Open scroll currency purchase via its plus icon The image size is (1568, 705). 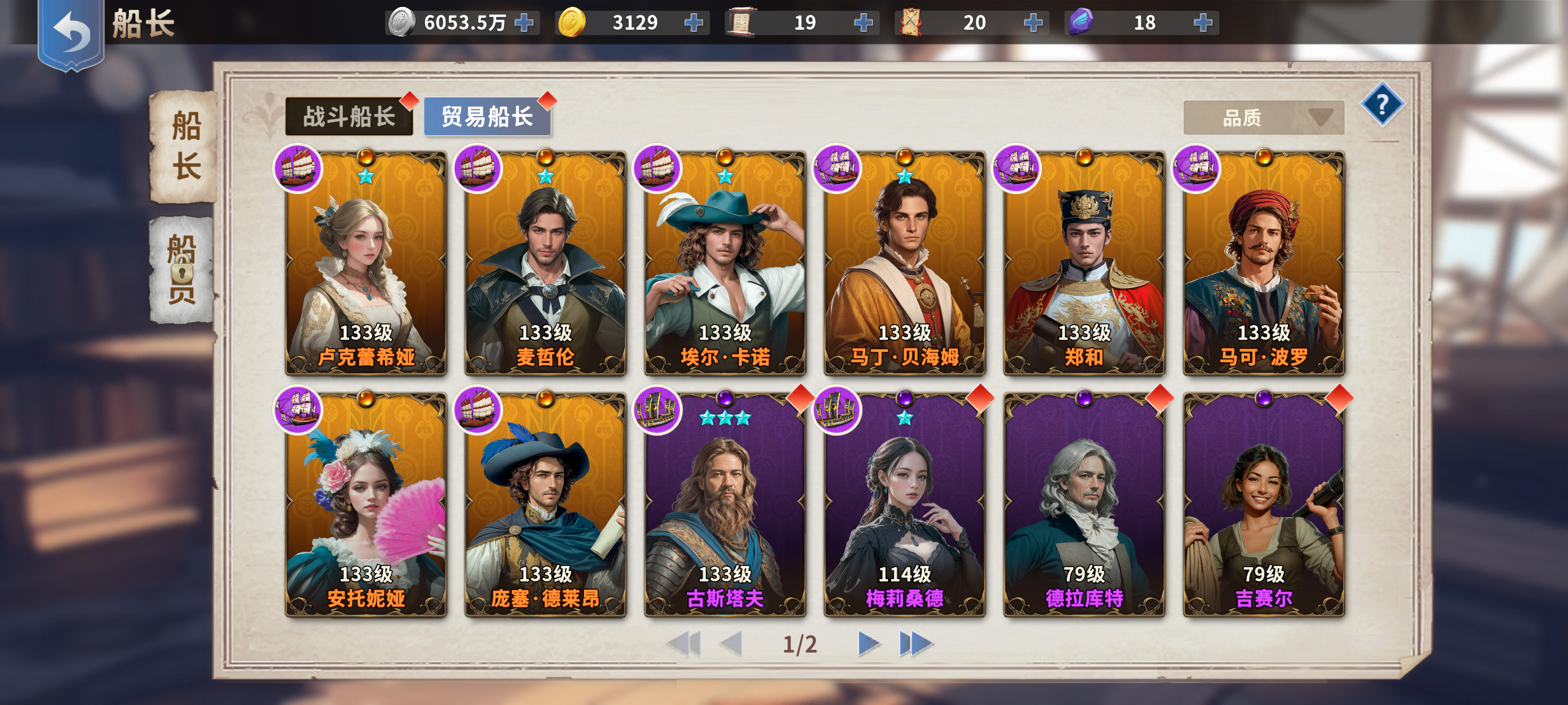click(863, 23)
